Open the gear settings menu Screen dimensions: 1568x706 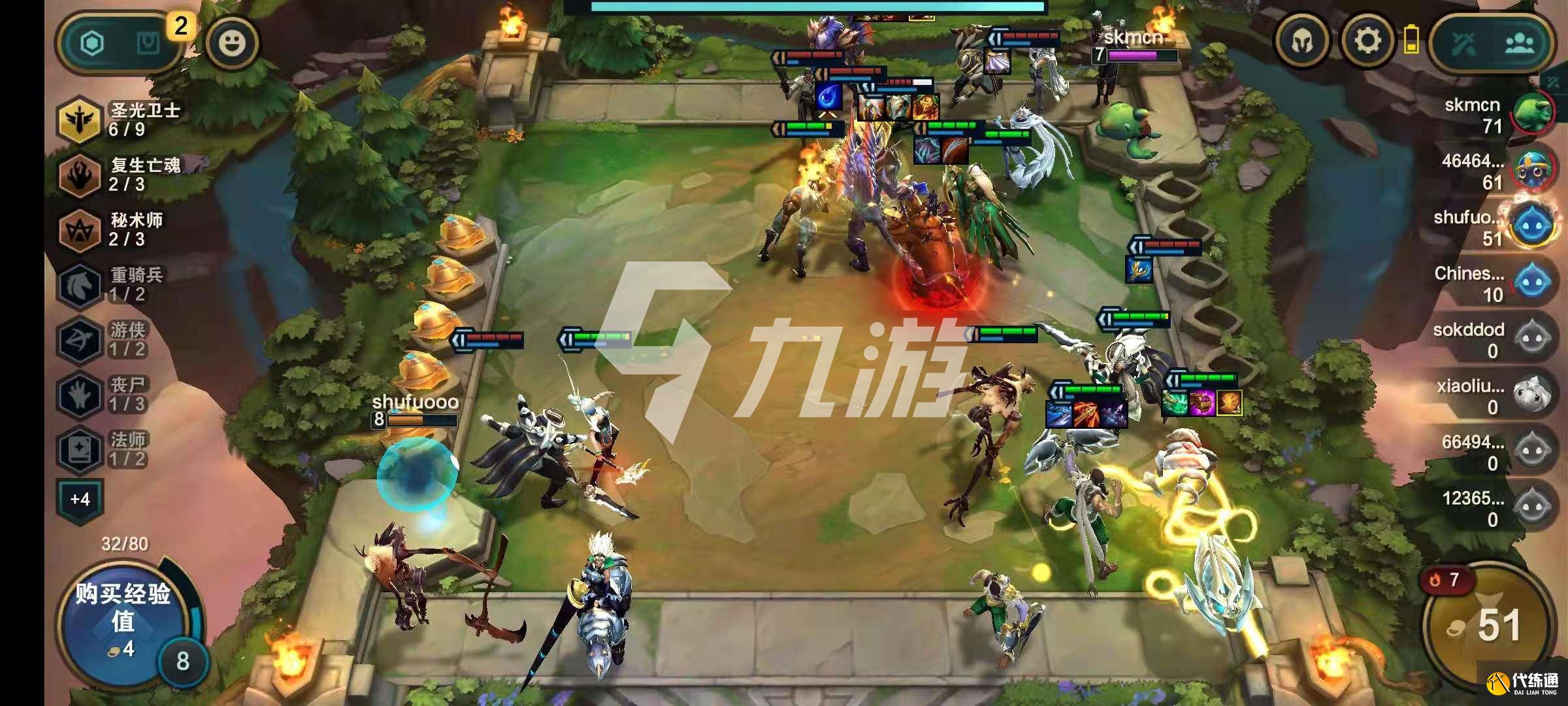click(x=1367, y=42)
